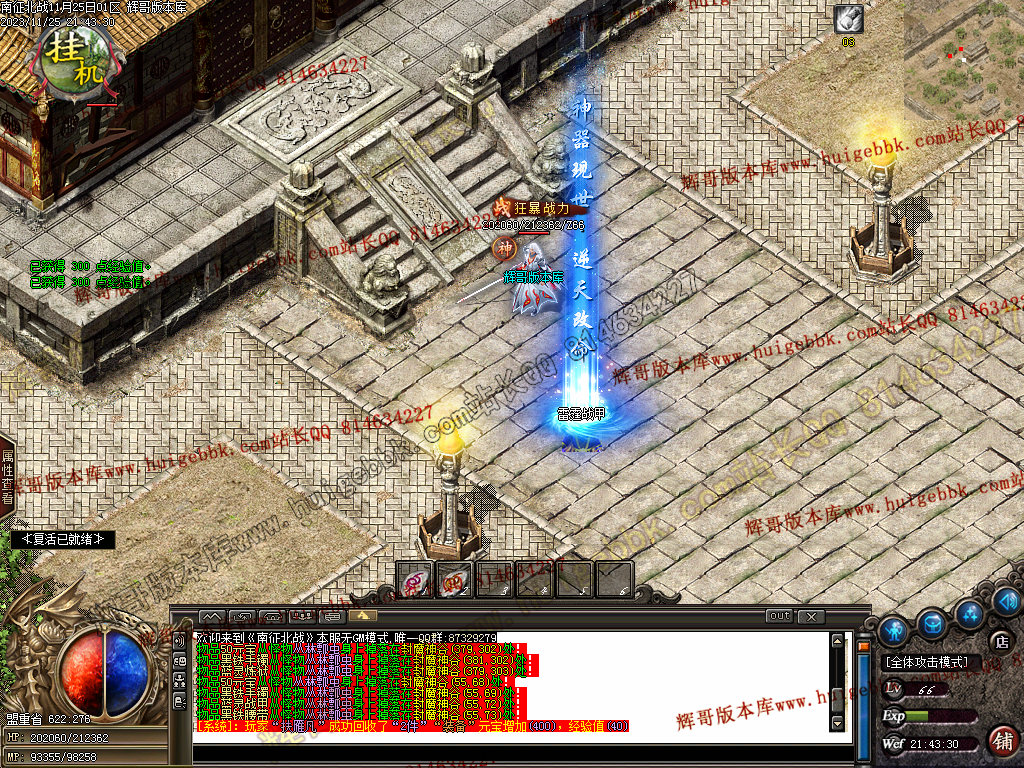Switch the 全体攻击模式 attack mode
Screen dimensions: 1024x768
click(x=925, y=662)
